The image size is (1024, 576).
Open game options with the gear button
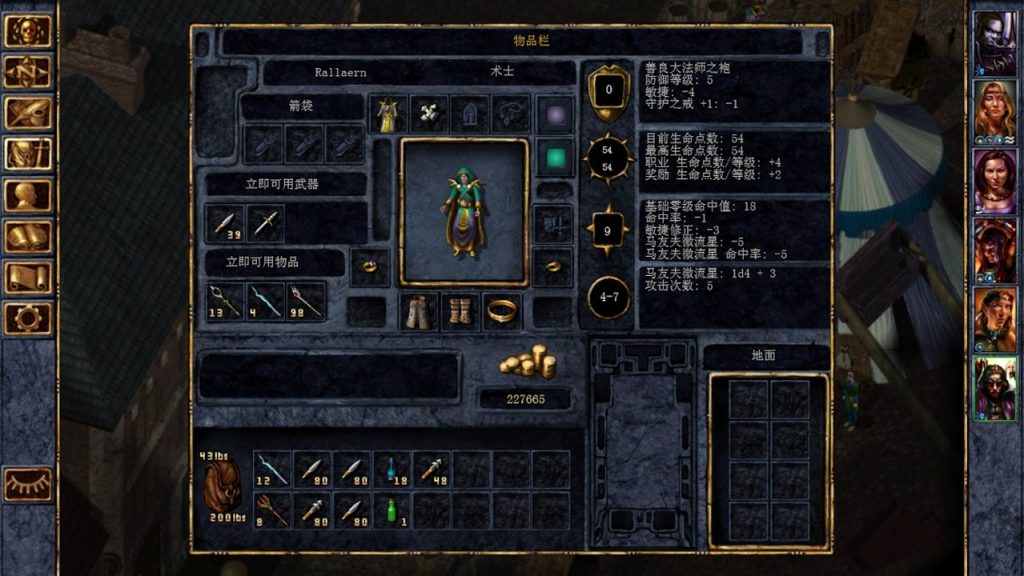coord(28,318)
